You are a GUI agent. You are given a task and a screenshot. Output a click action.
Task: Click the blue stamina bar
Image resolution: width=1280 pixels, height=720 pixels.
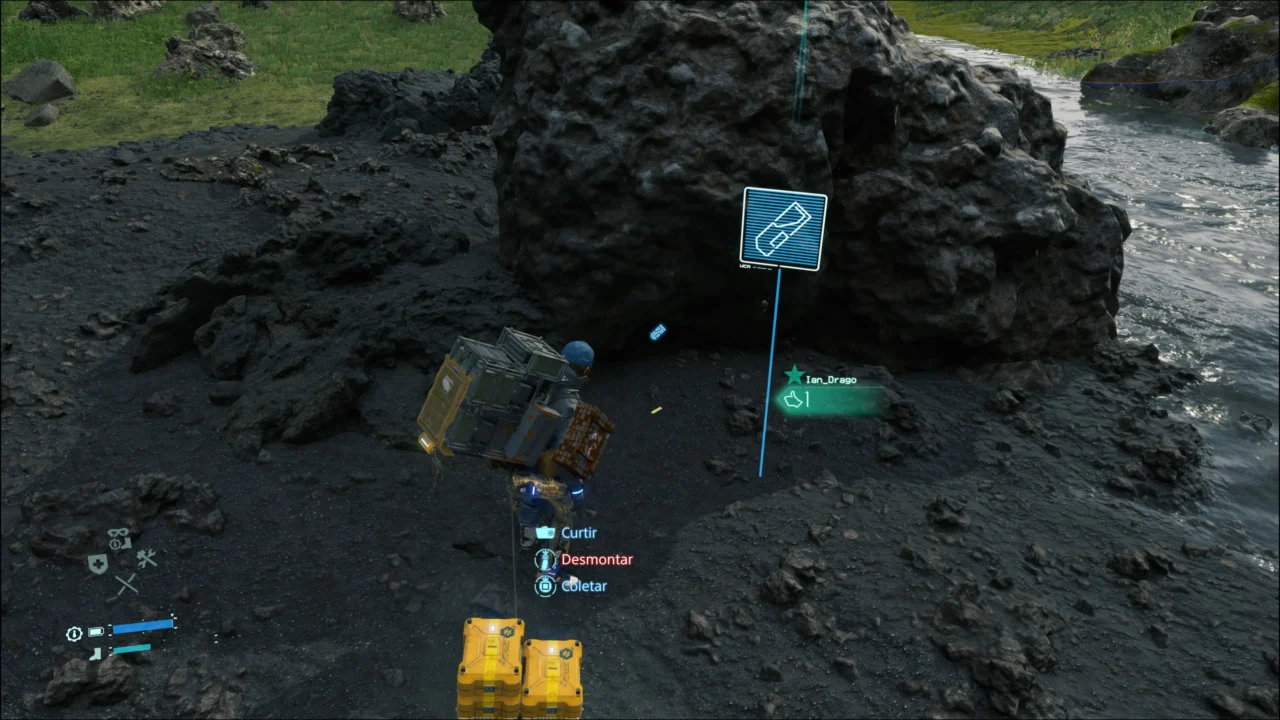(143, 628)
